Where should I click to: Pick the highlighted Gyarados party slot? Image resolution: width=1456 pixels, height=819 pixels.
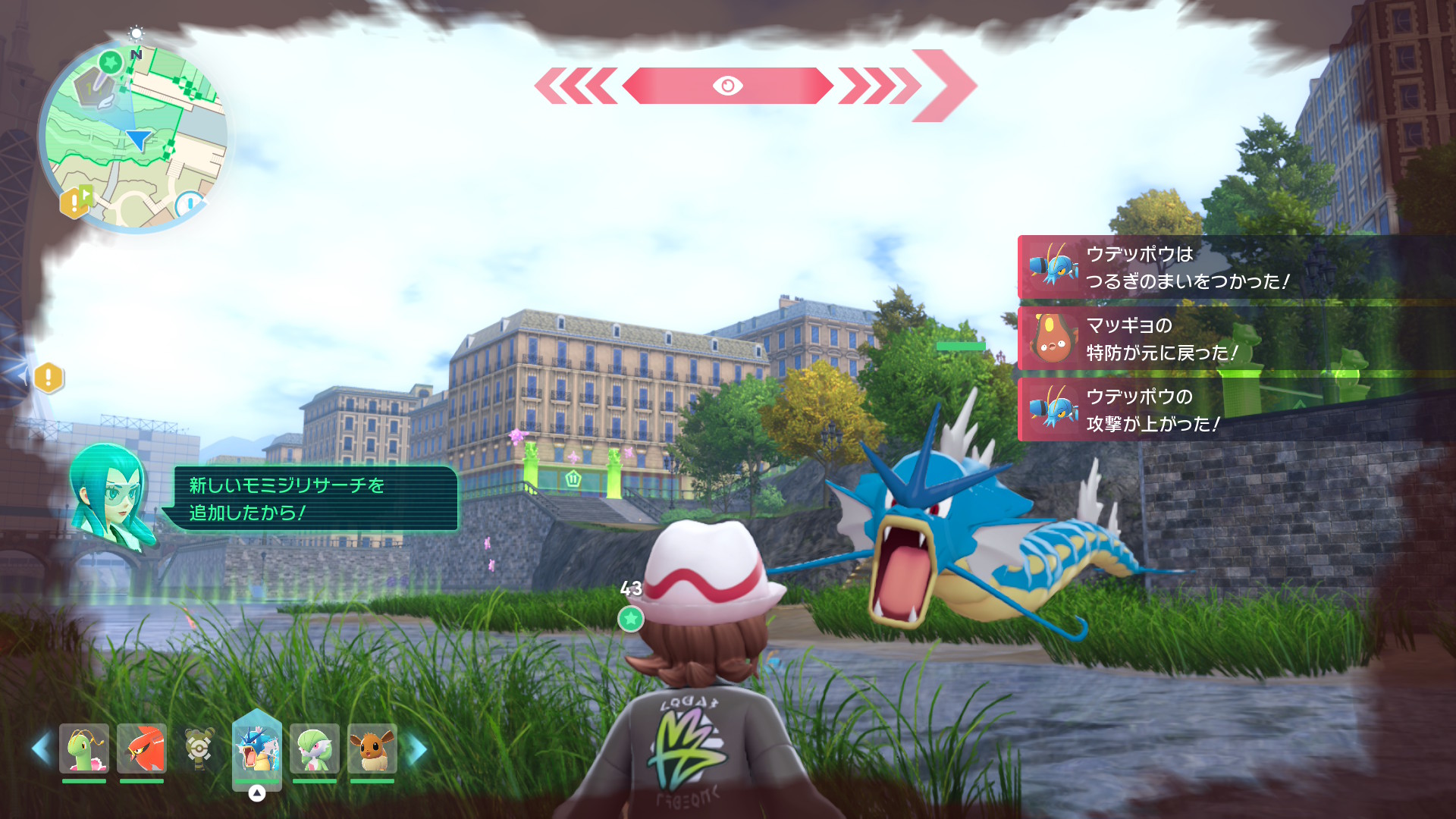pyautogui.click(x=257, y=748)
